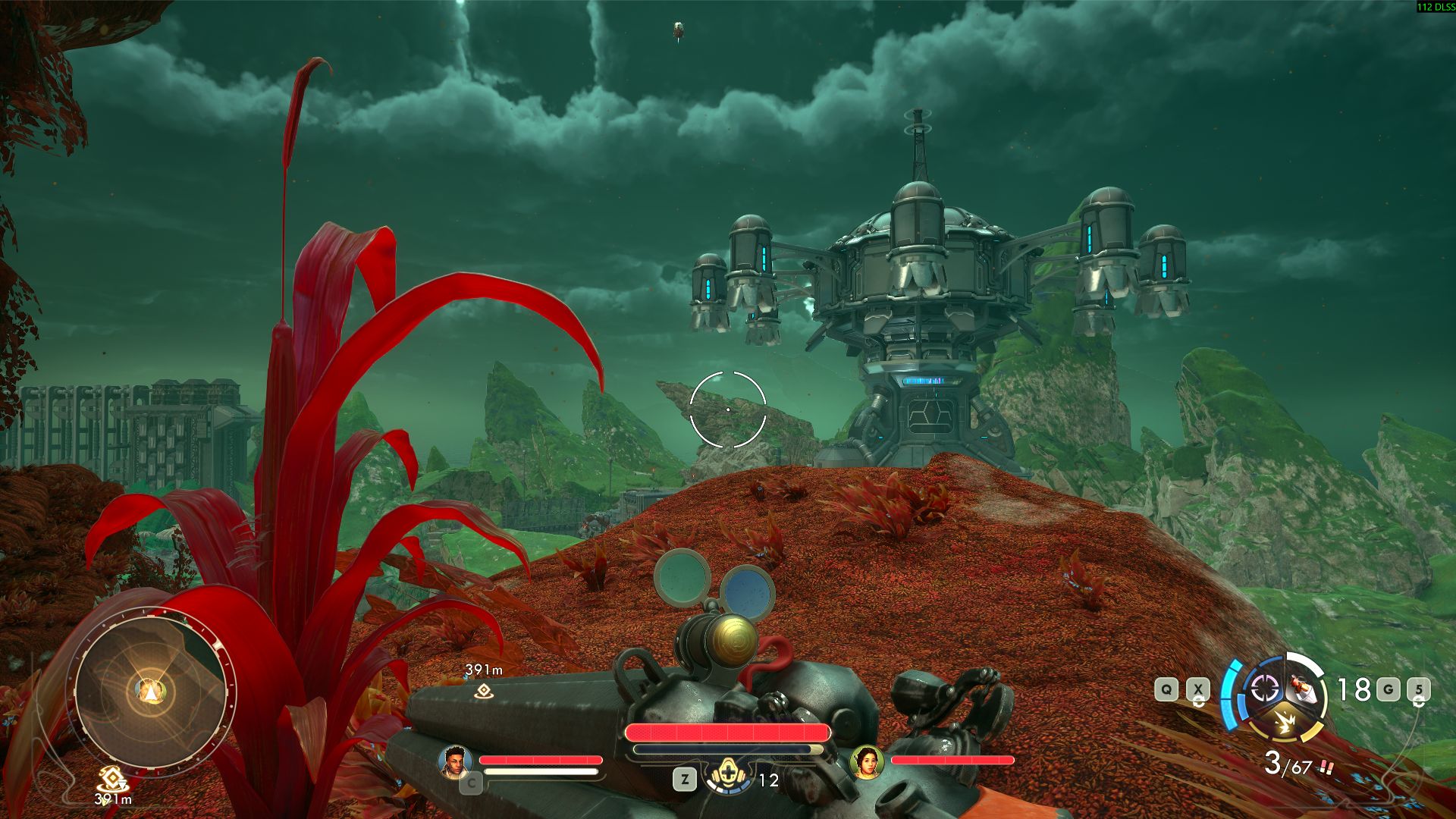
Task: Select the quest marker below the minimap
Action: pyautogui.click(x=113, y=778)
